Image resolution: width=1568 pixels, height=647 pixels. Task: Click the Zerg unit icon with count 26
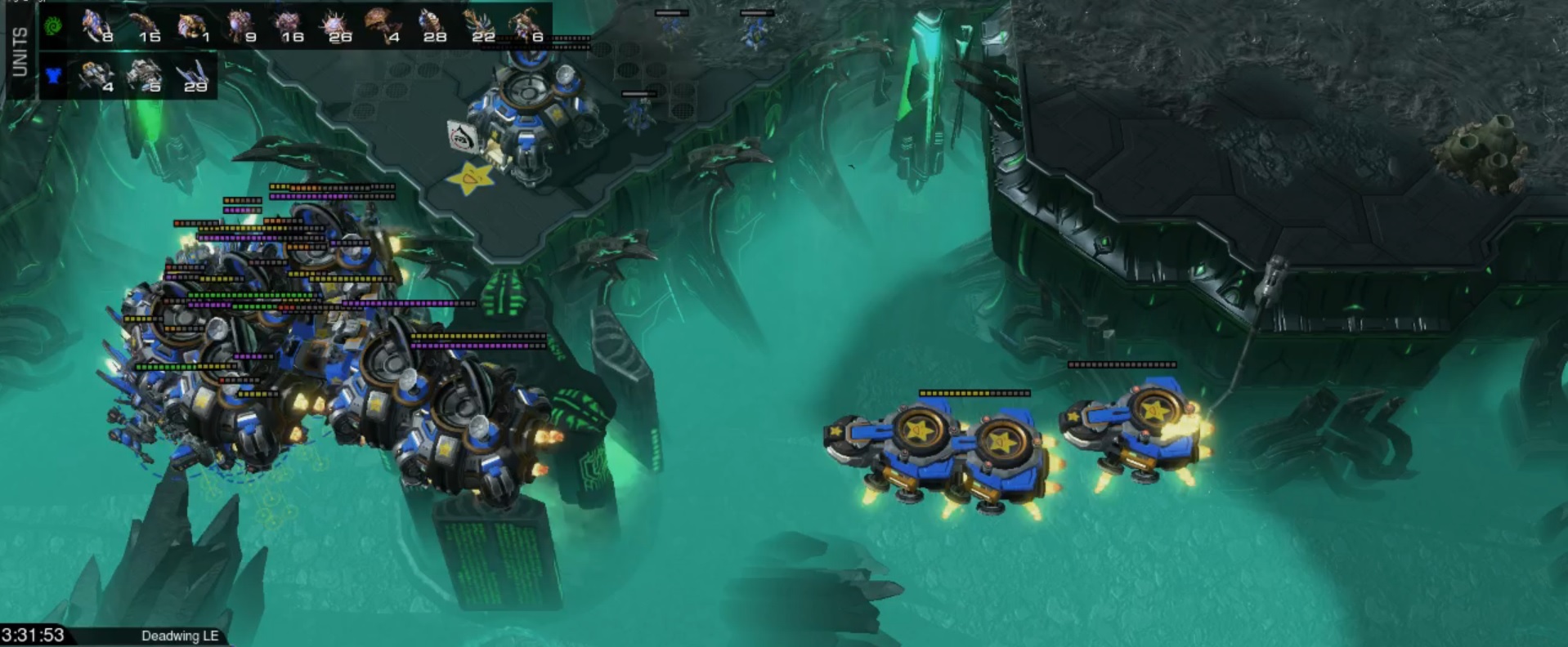click(x=335, y=25)
